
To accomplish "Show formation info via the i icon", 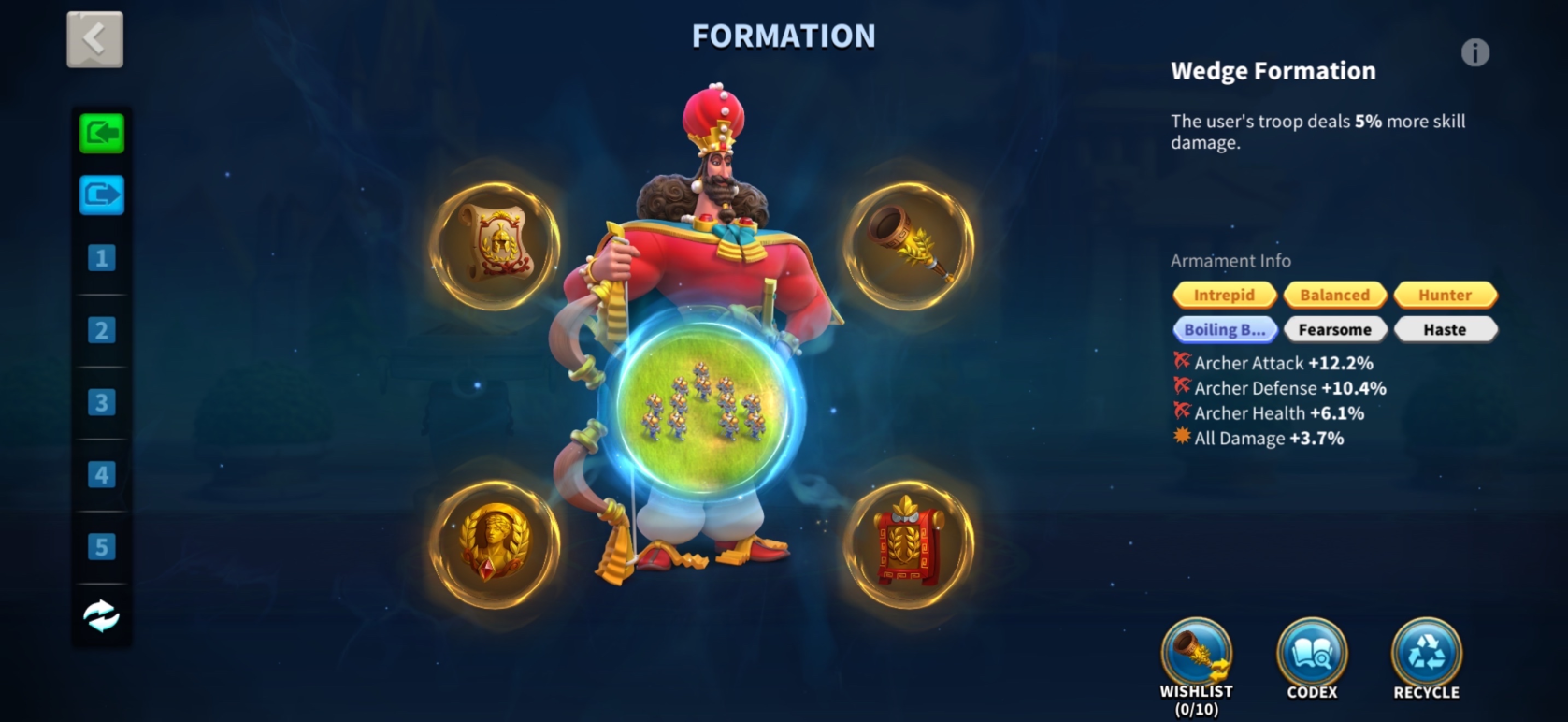I will pyautogui.click(x=1474, y=53).
